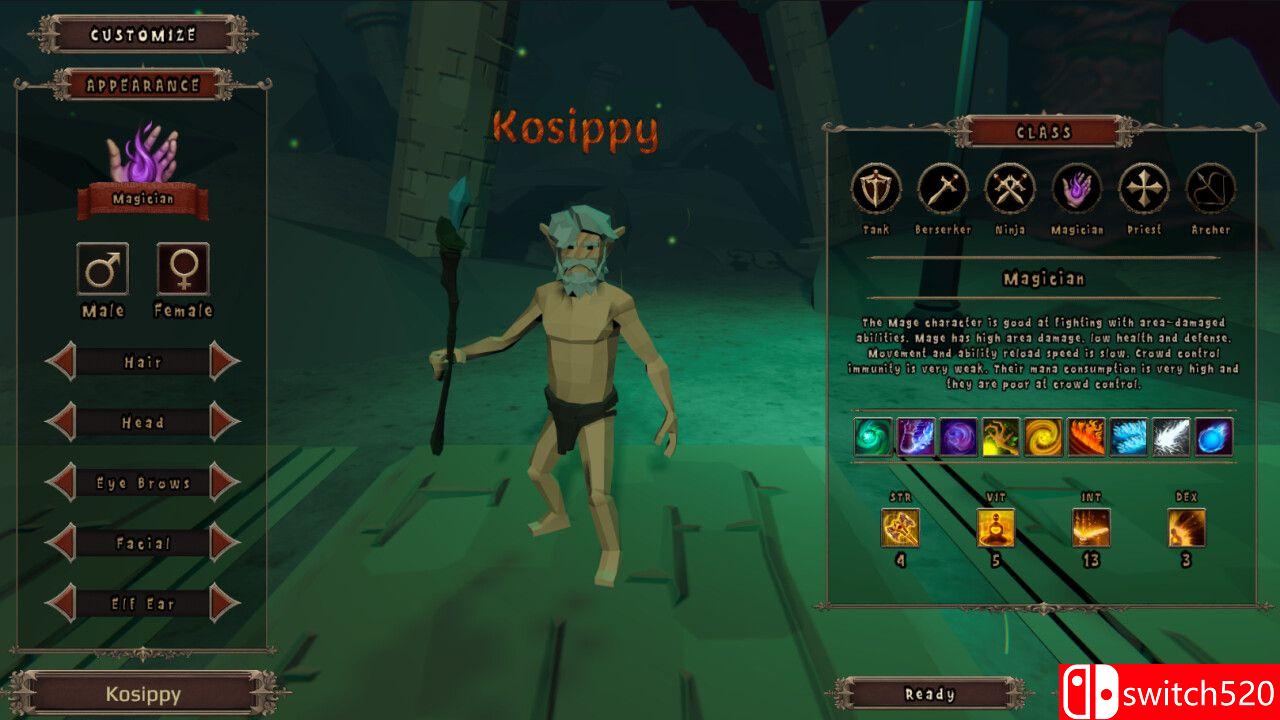Cycle to the next Hair style
Screen dimensions: 1280x720
[x=224, y=362]
